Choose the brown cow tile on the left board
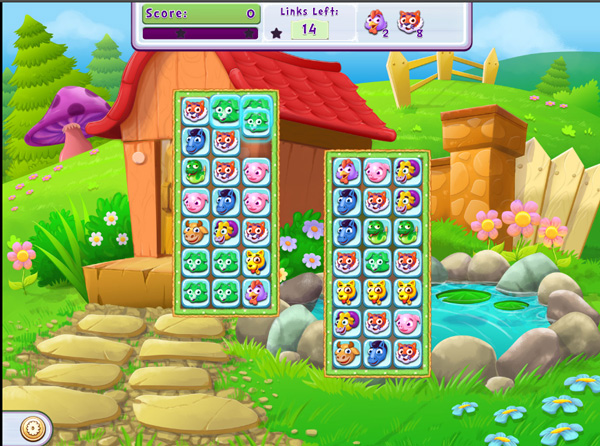Image resolution: width=600 pixels, height=446 pixels. click(196, 231)
